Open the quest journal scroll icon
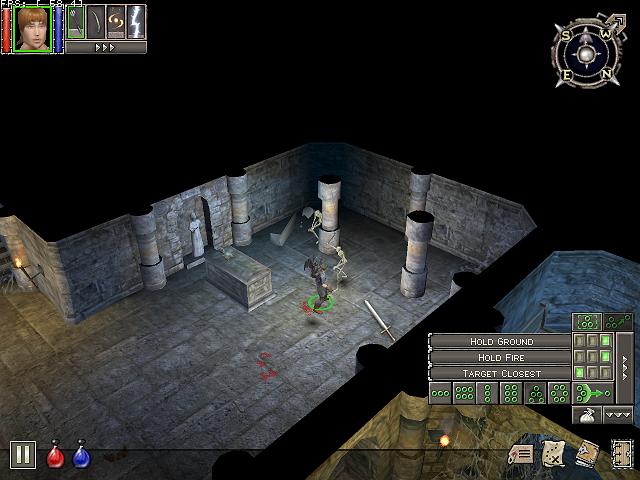 point(521,454)
